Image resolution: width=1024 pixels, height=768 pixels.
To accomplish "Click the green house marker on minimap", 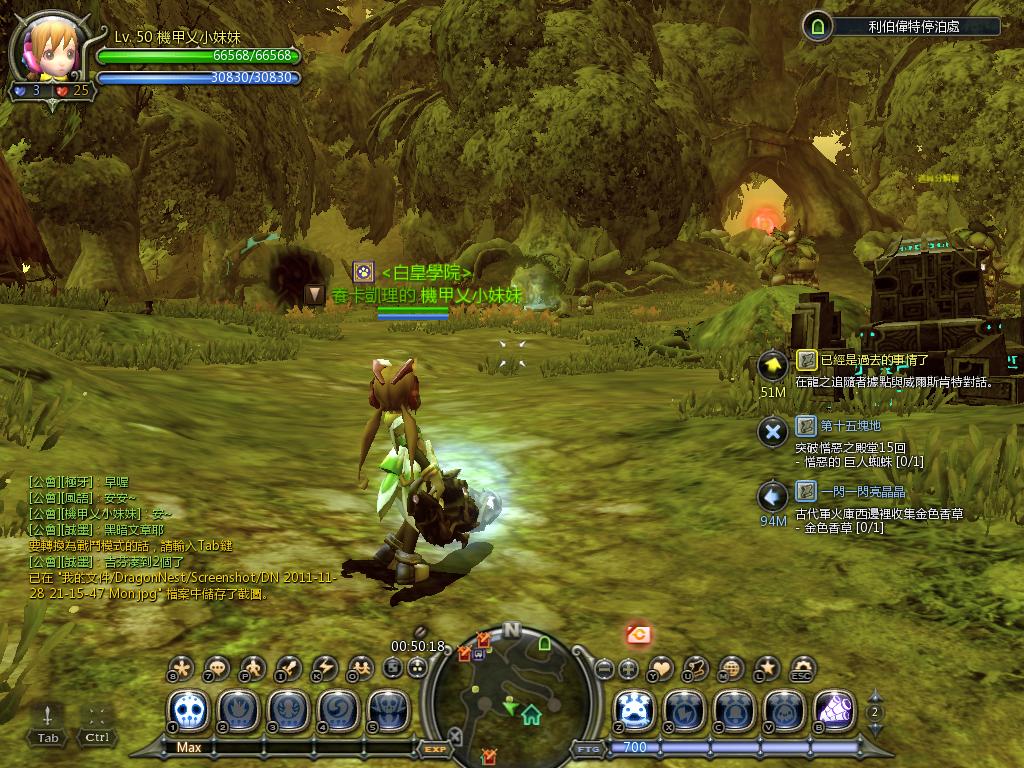I will click(x=531, y=714).
